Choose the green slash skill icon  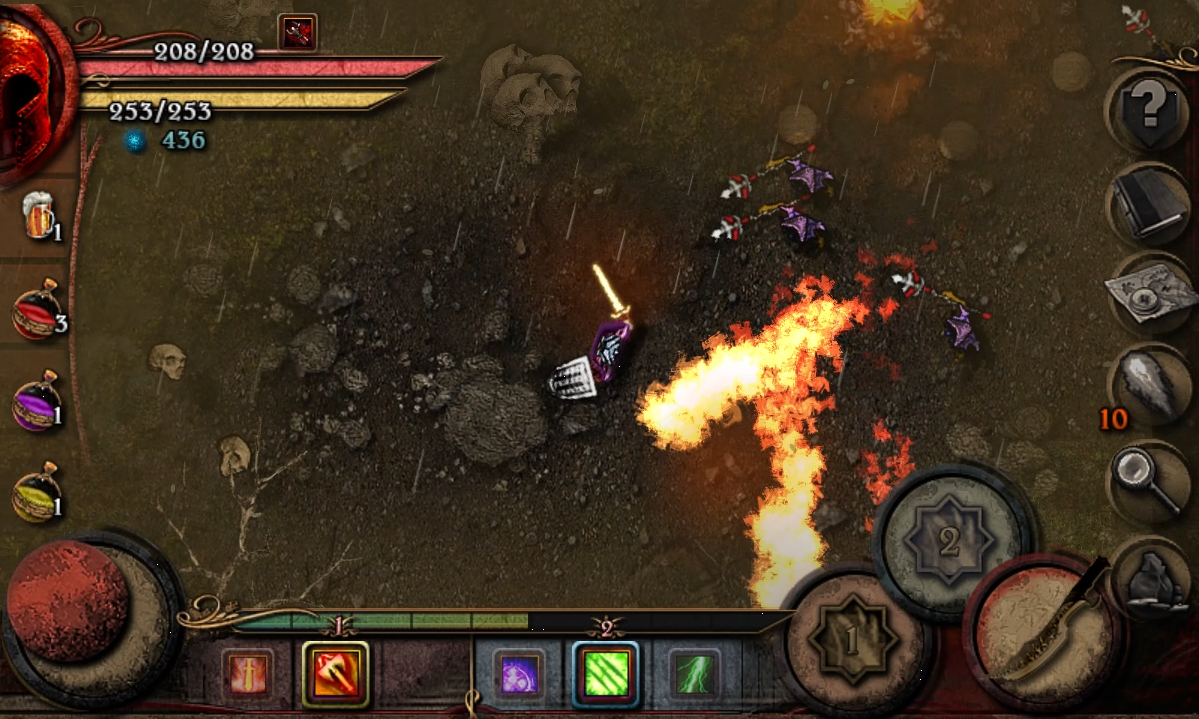[606, 673]
